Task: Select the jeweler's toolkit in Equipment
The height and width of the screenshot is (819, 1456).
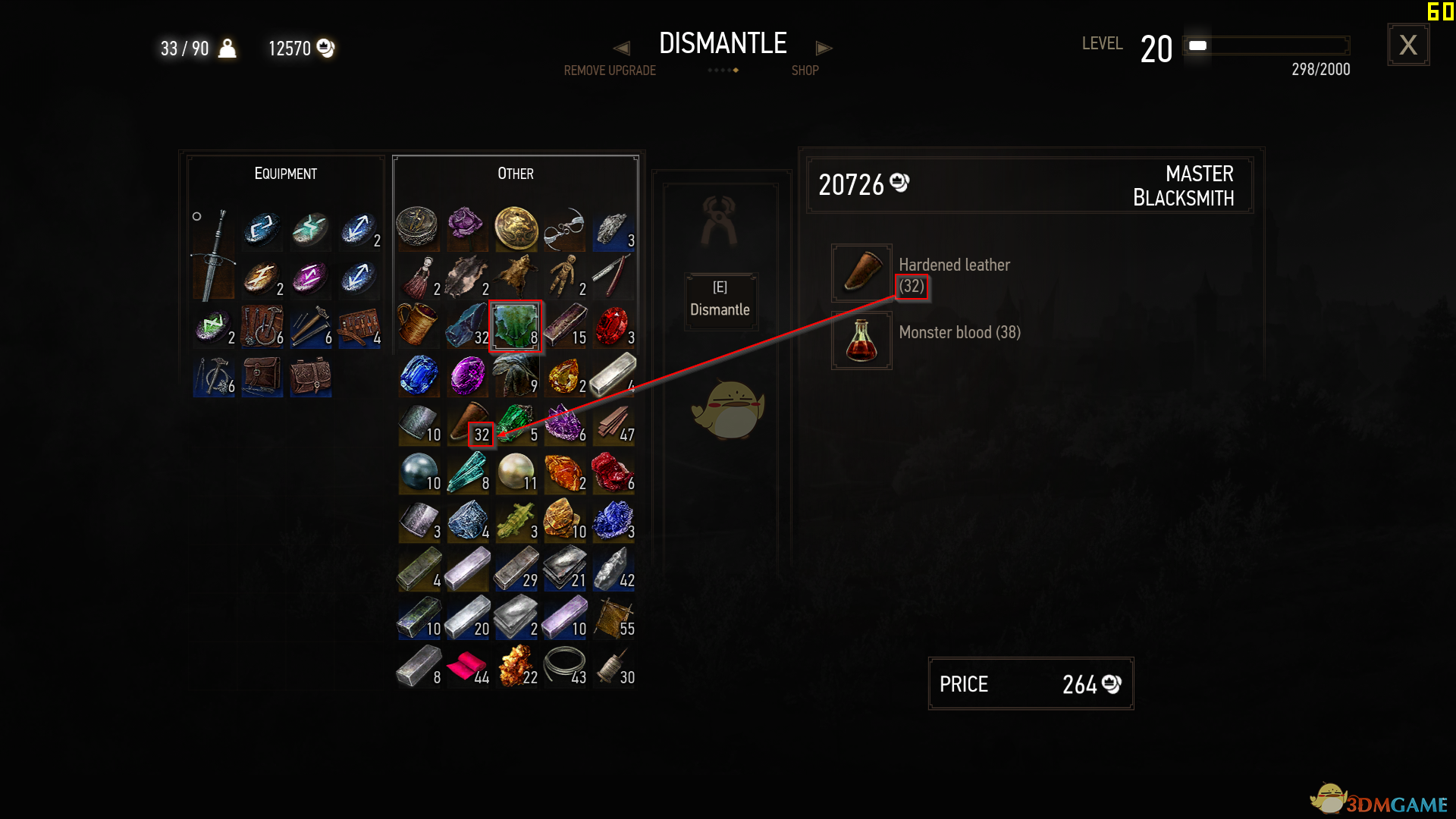Action: click(x=359, y=327)
